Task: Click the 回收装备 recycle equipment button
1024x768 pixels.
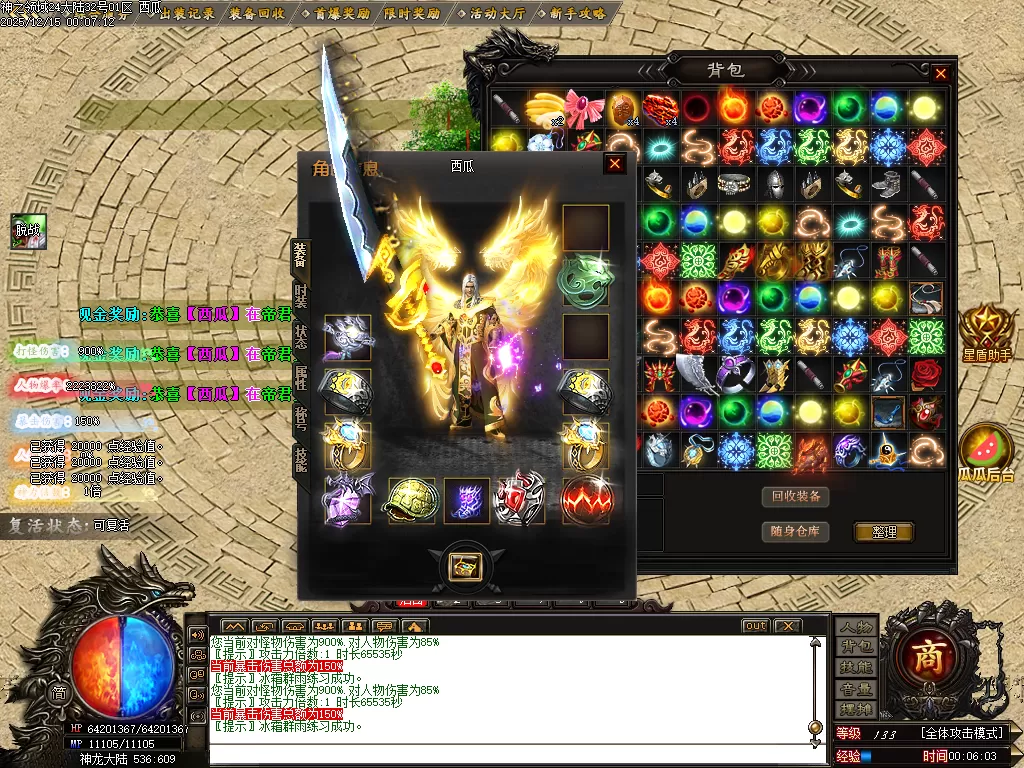Action: pos(796,496)
